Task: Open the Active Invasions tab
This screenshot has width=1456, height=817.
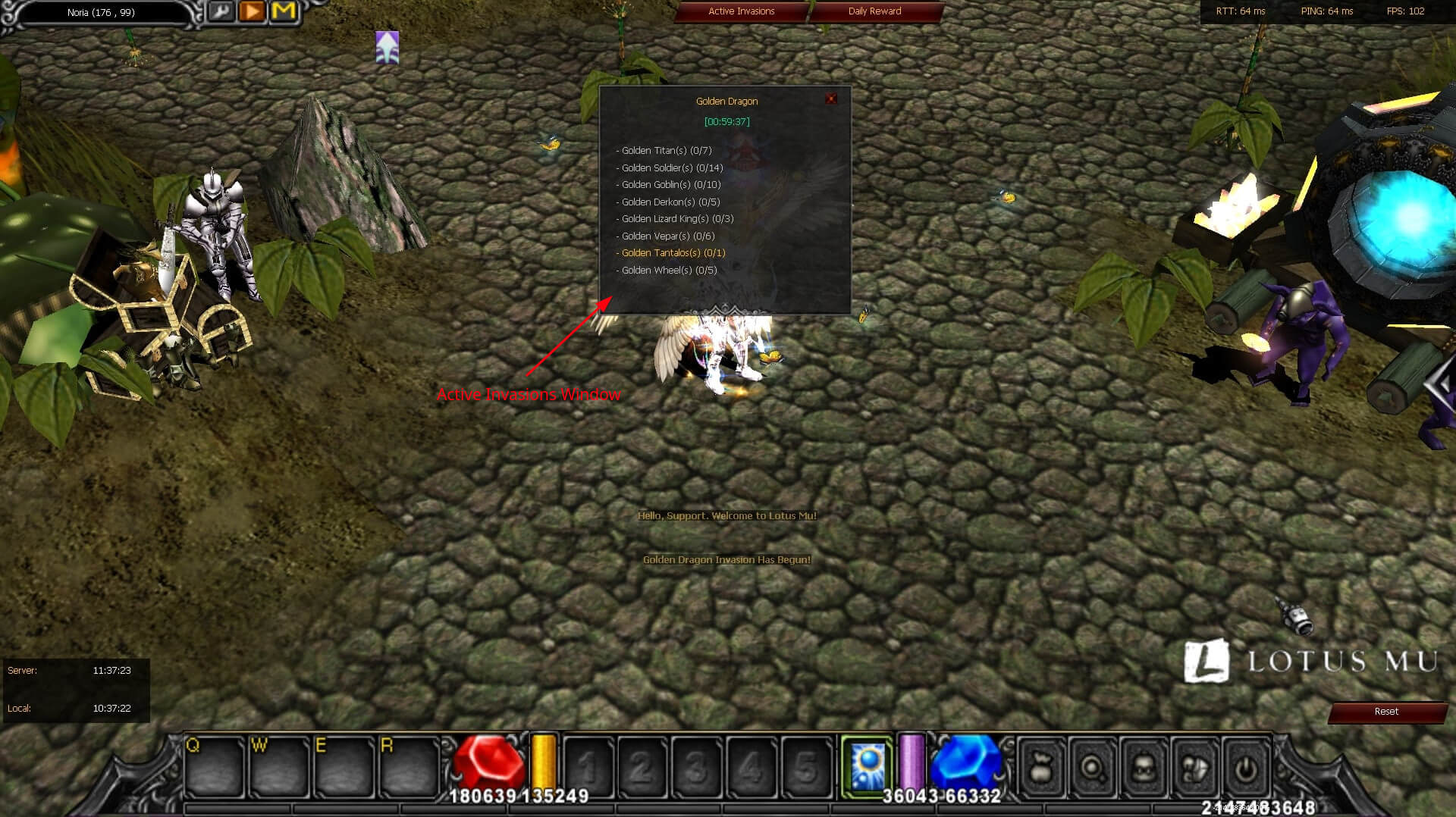Action: (x=741, y=11)
